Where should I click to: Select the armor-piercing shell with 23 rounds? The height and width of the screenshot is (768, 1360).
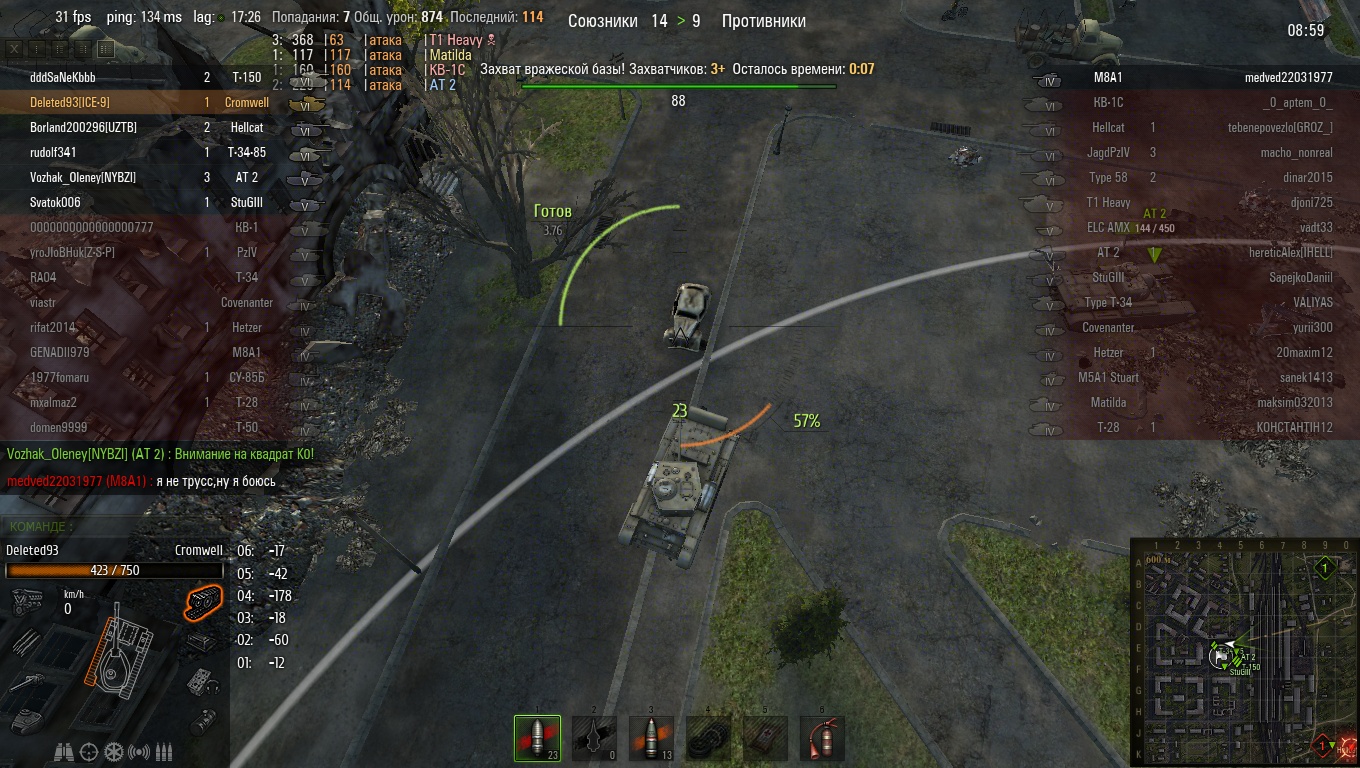[x=537, y=739]
